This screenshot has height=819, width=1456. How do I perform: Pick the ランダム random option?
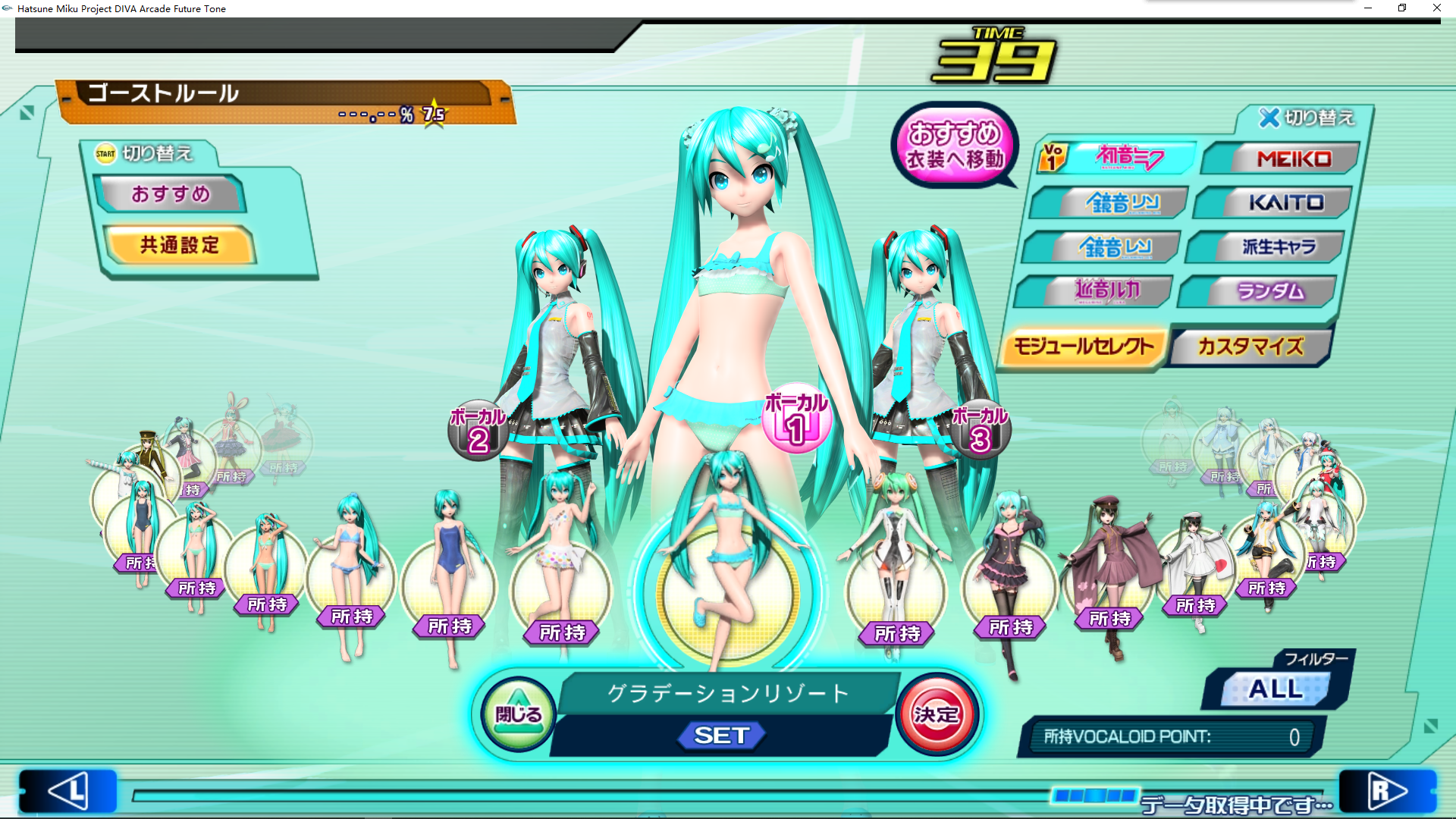(1260, 291)
